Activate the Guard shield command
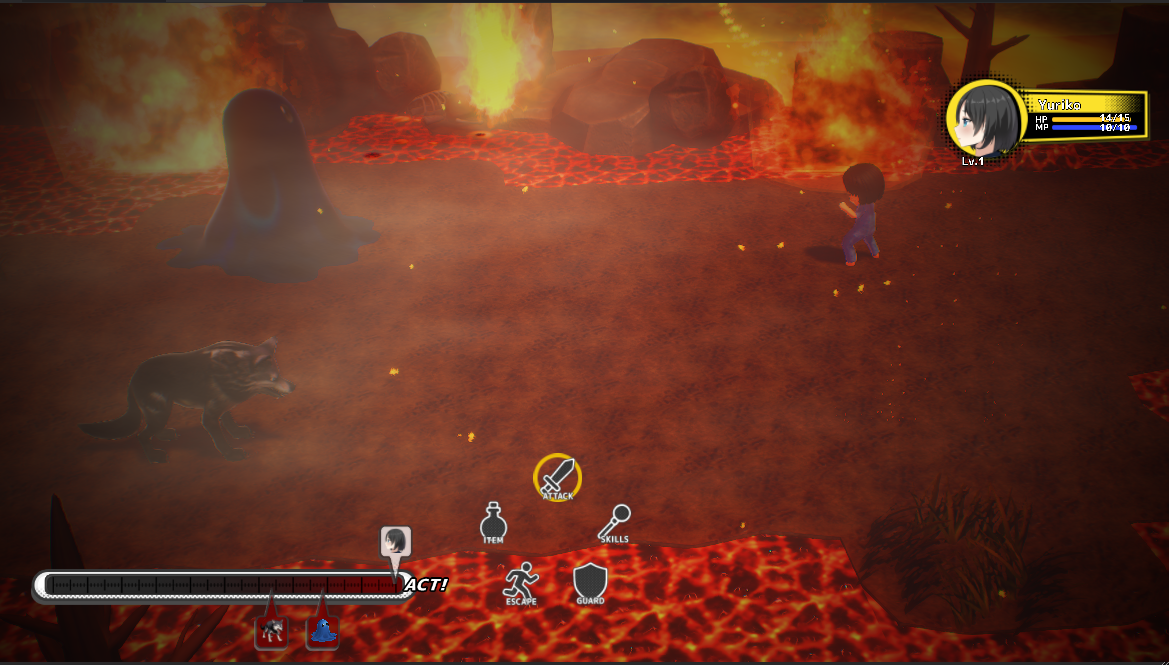Image resolution: width=1169 pixels, height=665 pixels. 590,582
